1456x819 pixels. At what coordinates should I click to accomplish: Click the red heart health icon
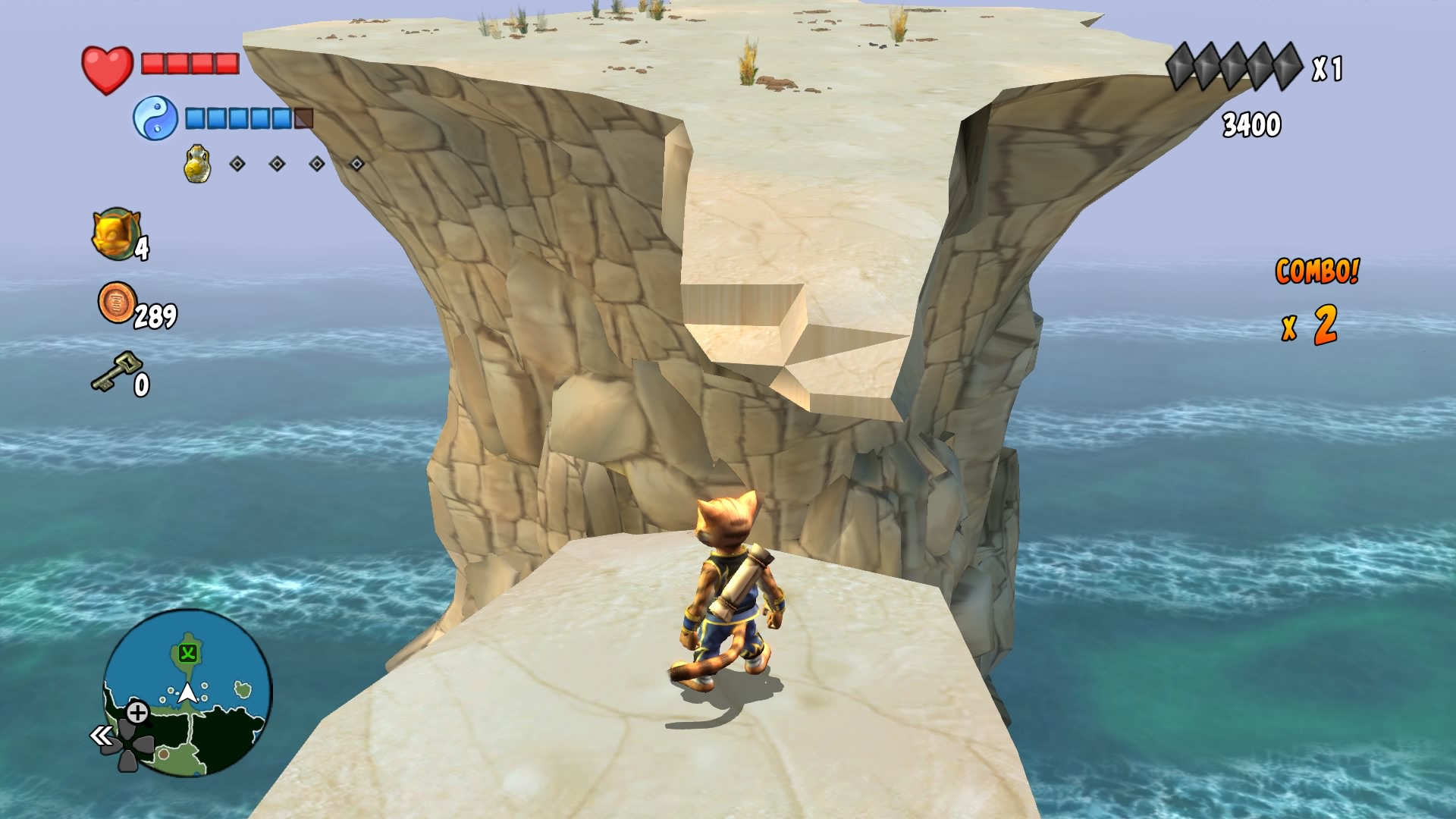coord(106,67)
